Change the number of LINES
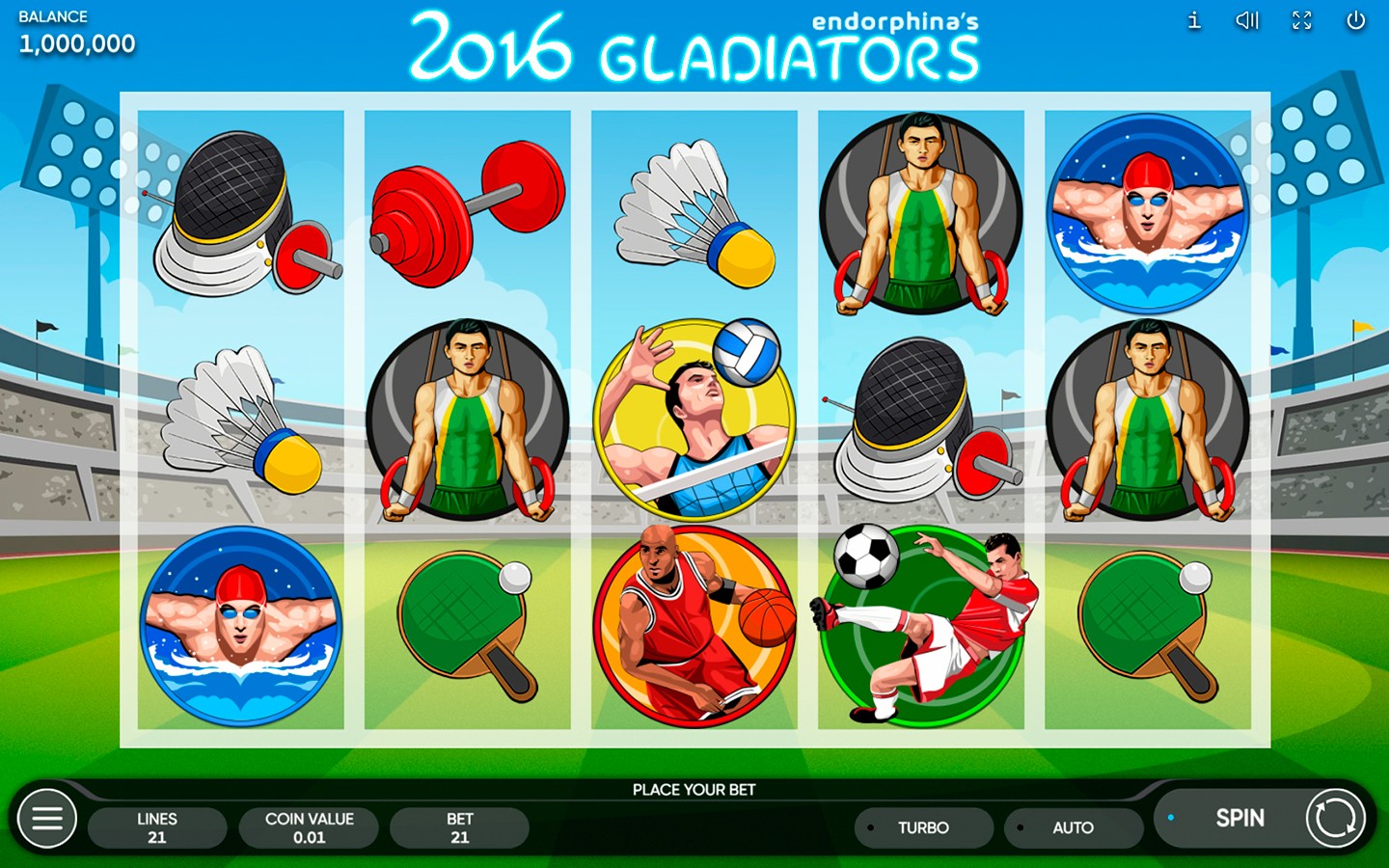Viewport: 1389px width, 868px height. (x=157, y=827)
